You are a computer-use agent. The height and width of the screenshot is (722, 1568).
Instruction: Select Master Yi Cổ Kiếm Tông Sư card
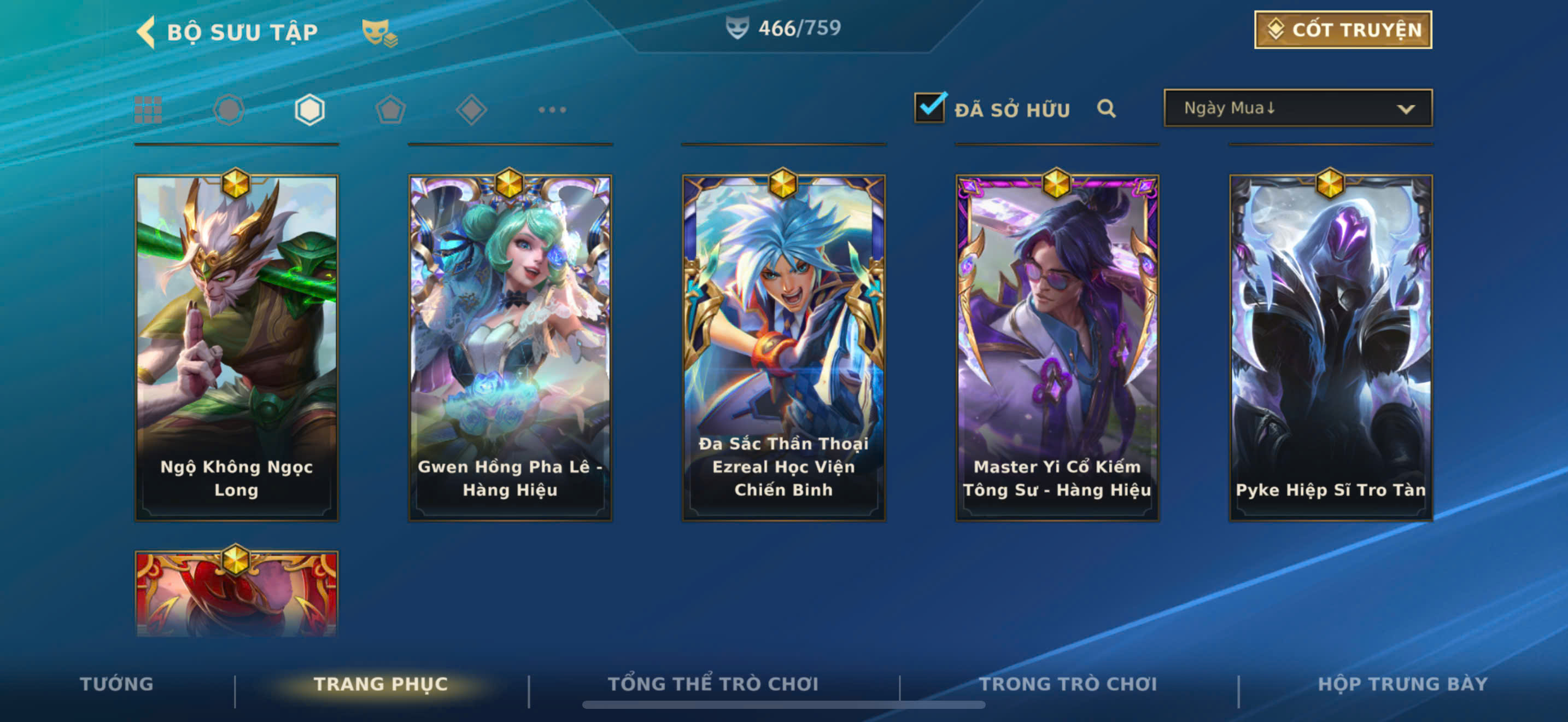coord(1057,347)
